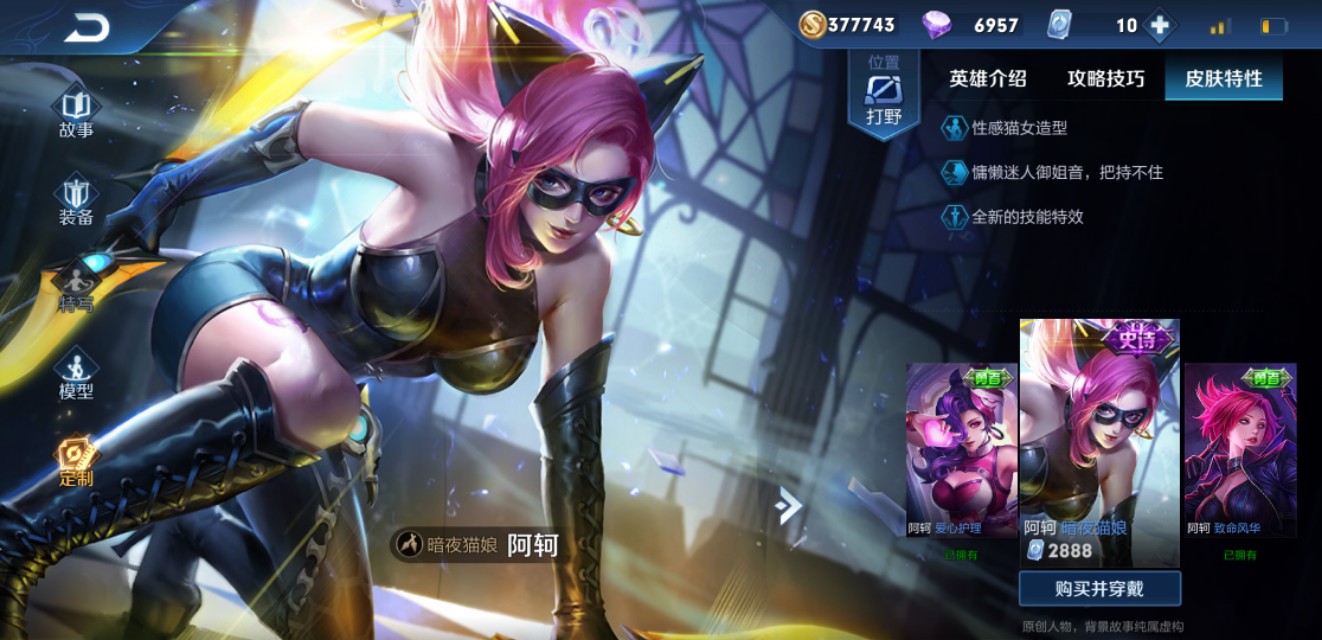Show the 特写 close-up view
This screenshot has height=640, width=1322.
pyautogui.click(x=76, y=288)
